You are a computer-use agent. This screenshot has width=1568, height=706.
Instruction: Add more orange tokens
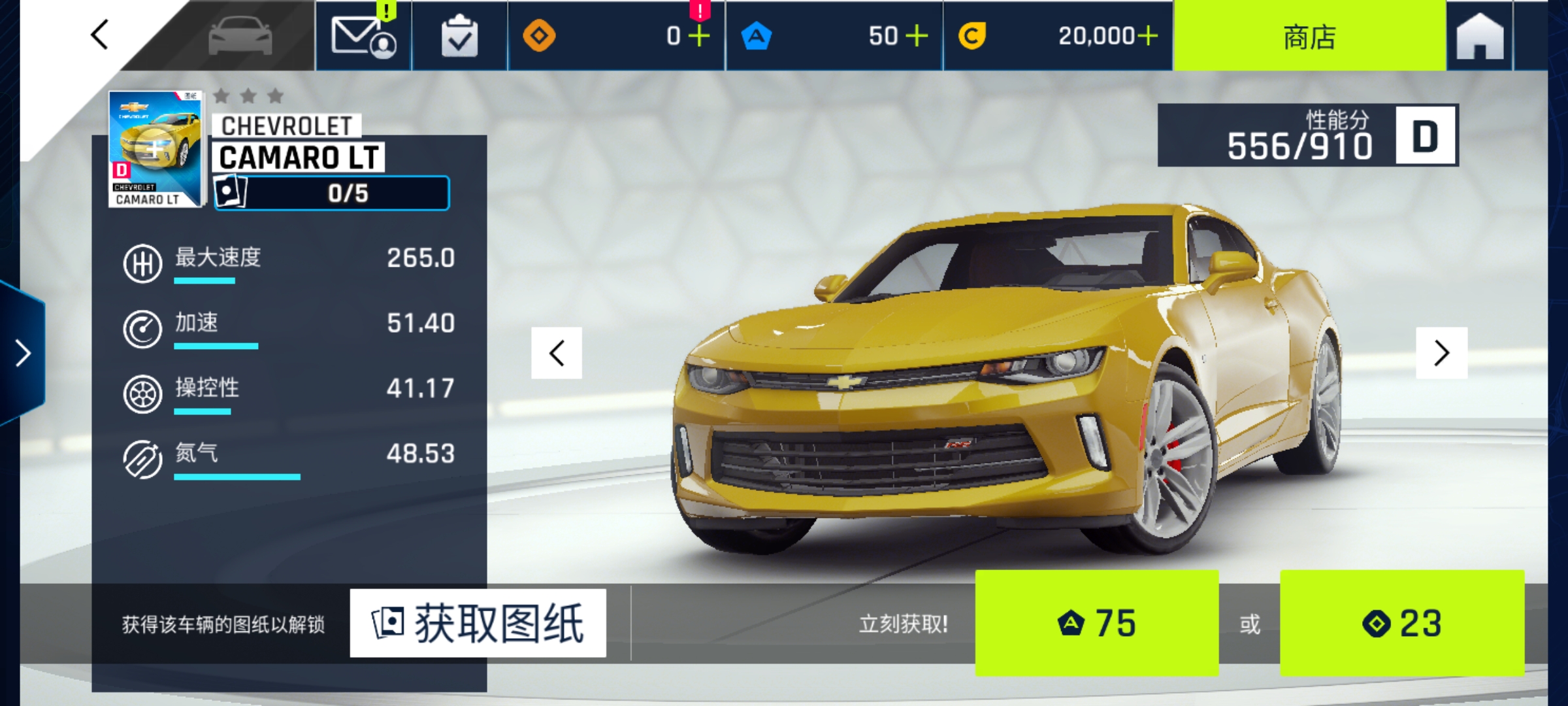(x=698, y=36)
